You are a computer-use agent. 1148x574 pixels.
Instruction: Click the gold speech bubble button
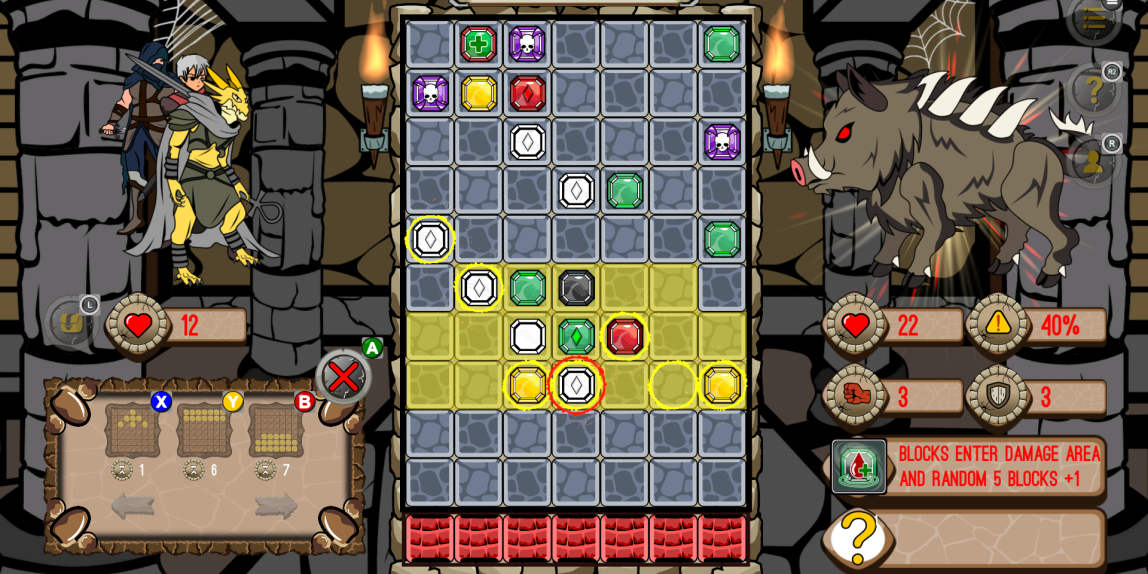coord(70,323)
